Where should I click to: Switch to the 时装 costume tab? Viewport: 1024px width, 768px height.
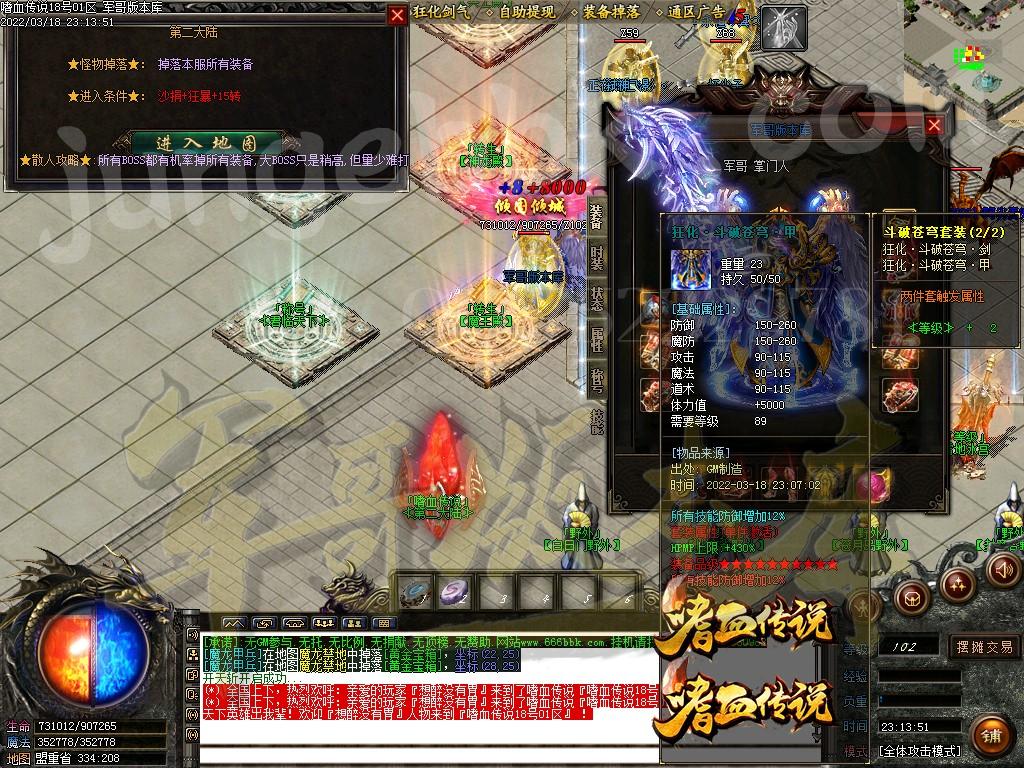click(x=596, y=257)
